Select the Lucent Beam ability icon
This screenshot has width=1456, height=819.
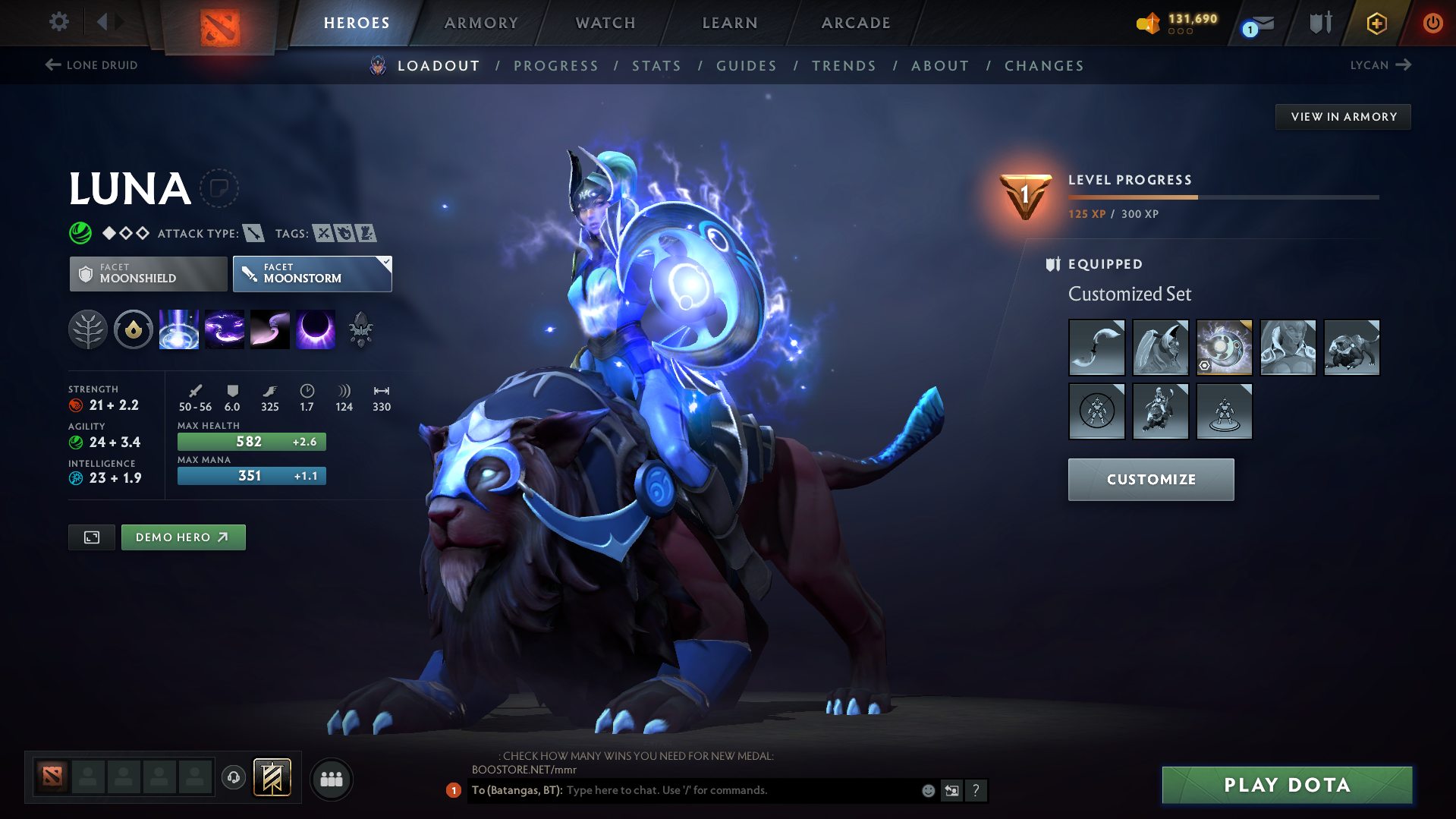coord(179,329)
